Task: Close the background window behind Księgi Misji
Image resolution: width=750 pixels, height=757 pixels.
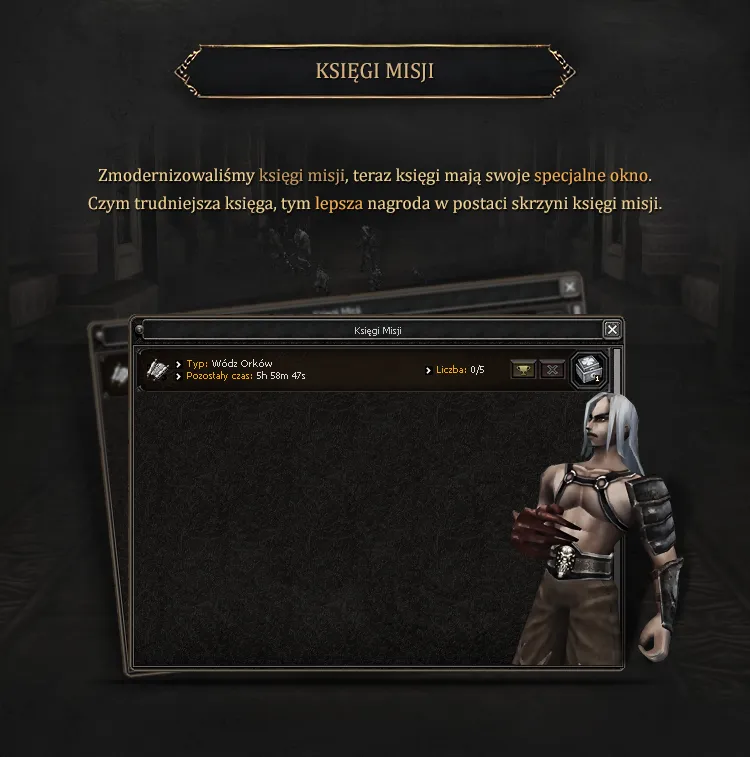Action: 570,287
